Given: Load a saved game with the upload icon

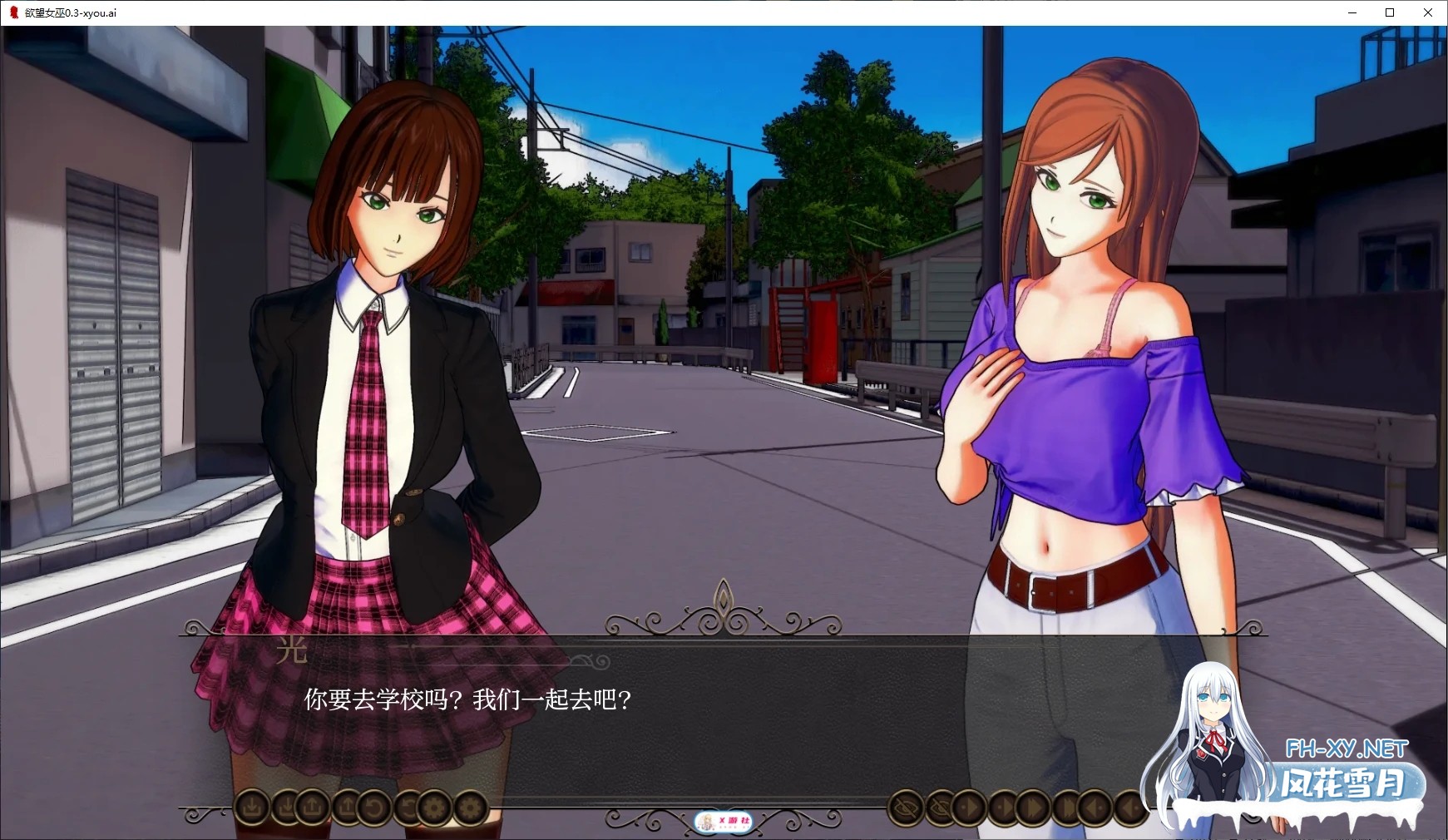Looking at the screenshot, I should [313, 808].
